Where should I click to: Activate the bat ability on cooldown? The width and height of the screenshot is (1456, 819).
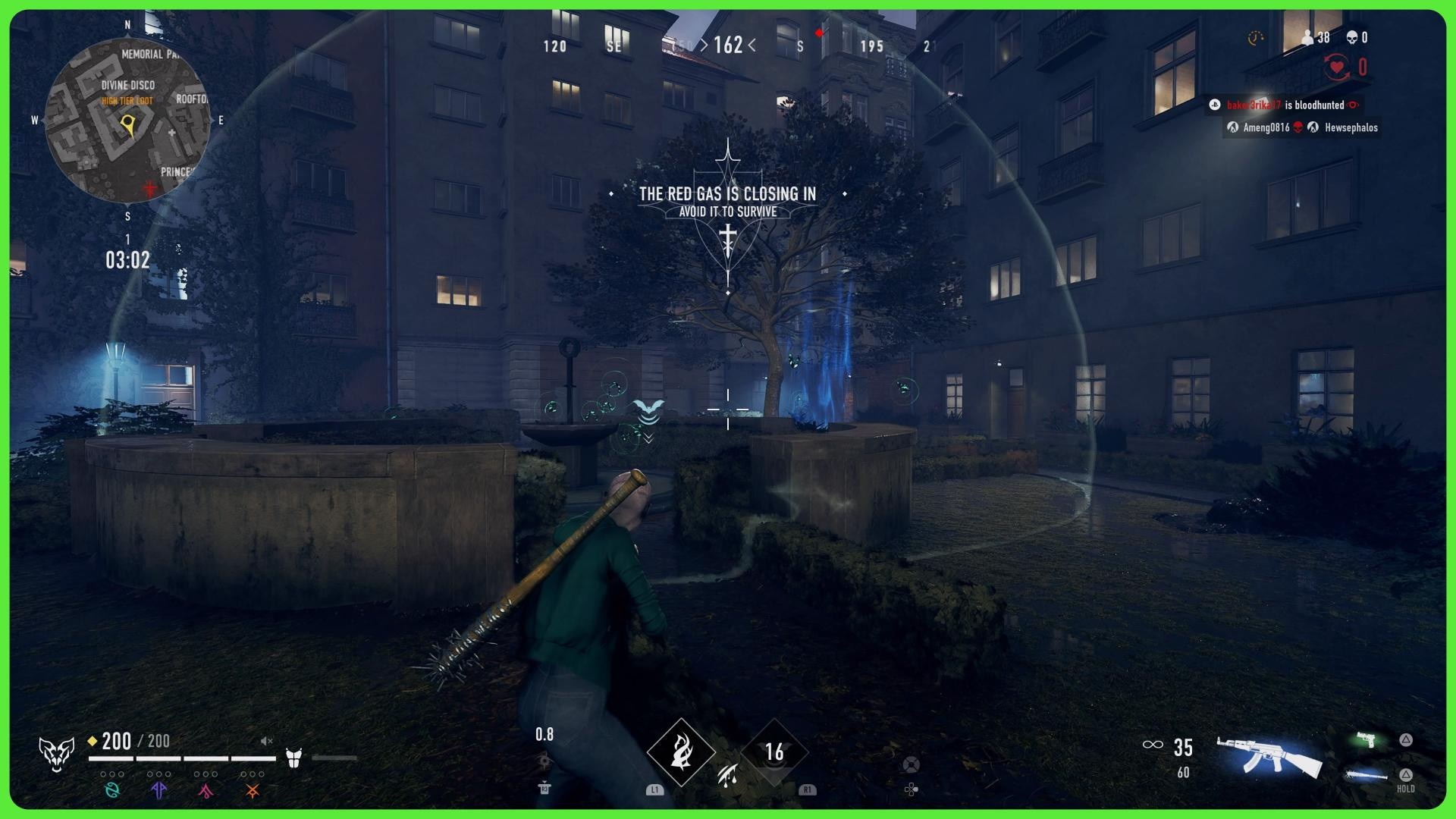[x=773, y=752]
